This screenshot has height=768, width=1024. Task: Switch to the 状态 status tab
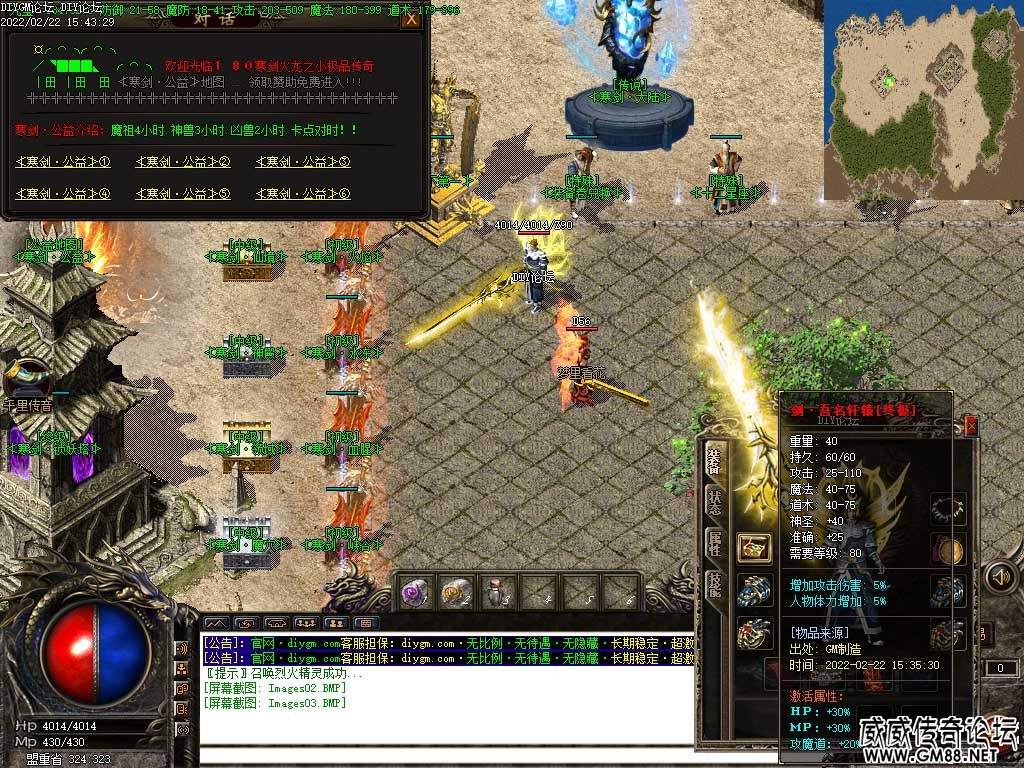[x=714, y=503]
